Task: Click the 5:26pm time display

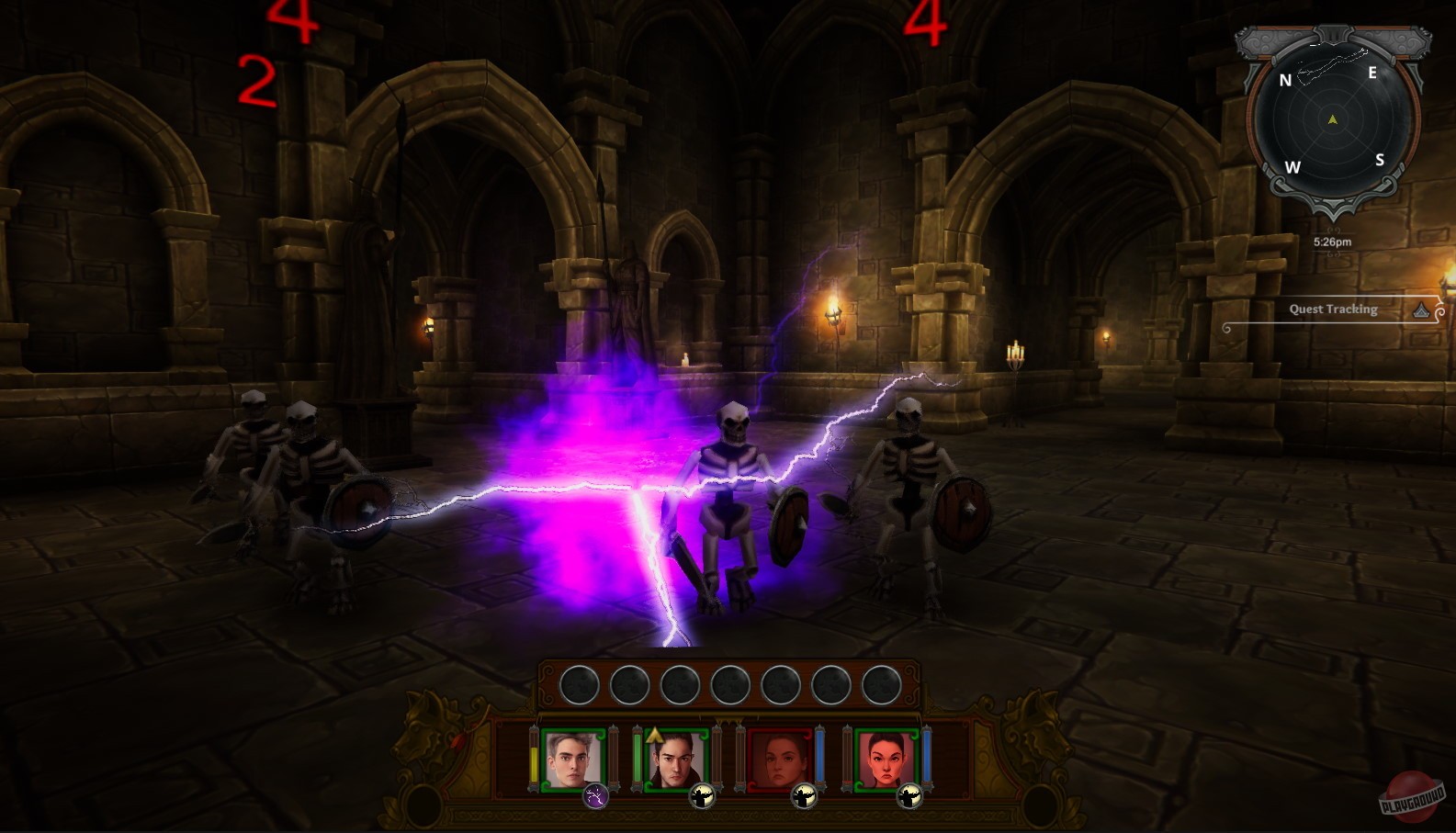Action: (1333, 242)
